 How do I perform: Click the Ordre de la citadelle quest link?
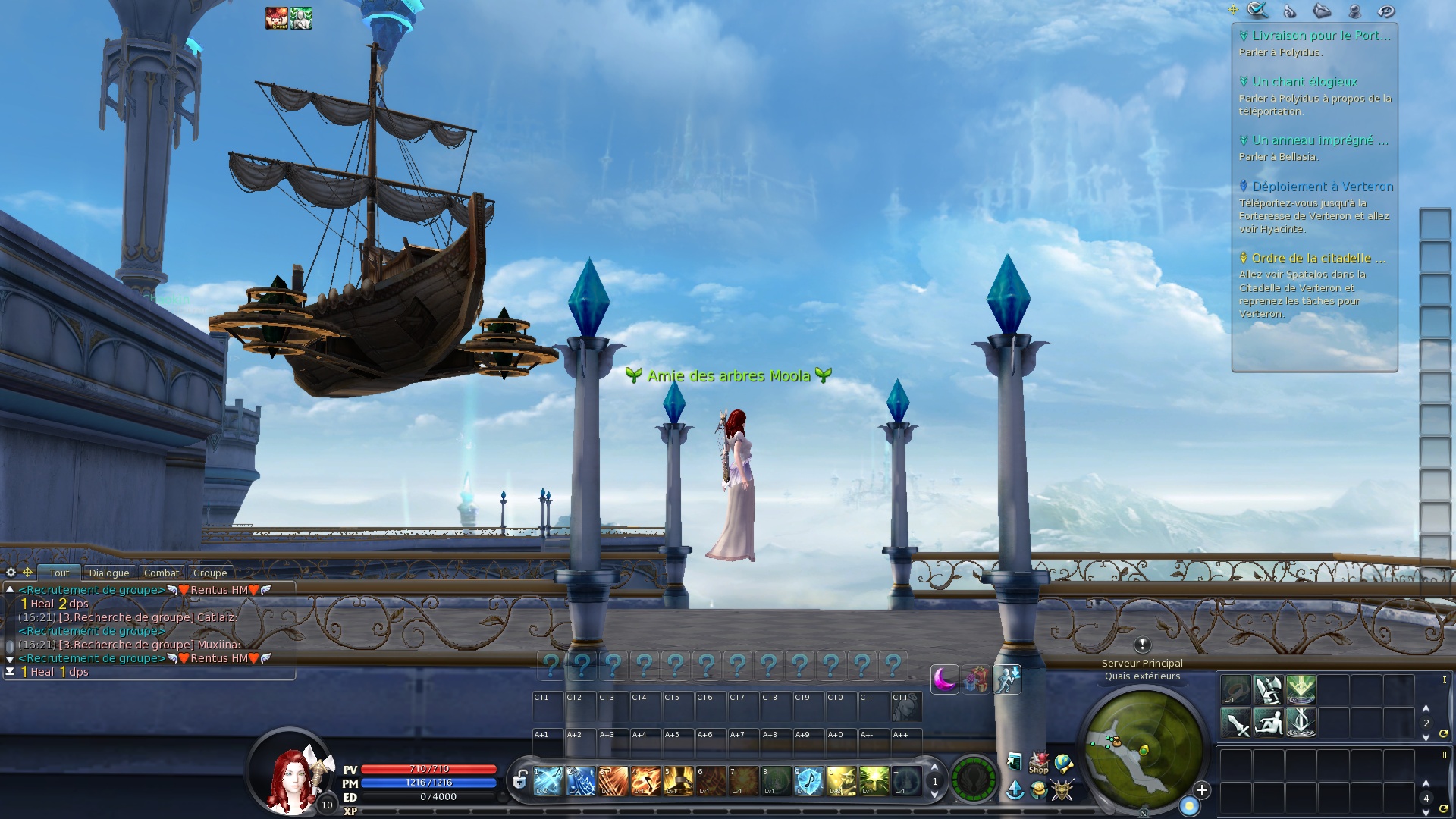(1318, 259)
